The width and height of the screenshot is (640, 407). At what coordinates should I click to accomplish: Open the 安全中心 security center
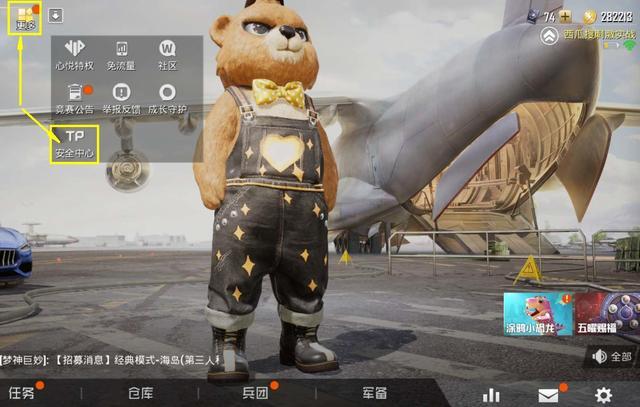pos(75,143)
